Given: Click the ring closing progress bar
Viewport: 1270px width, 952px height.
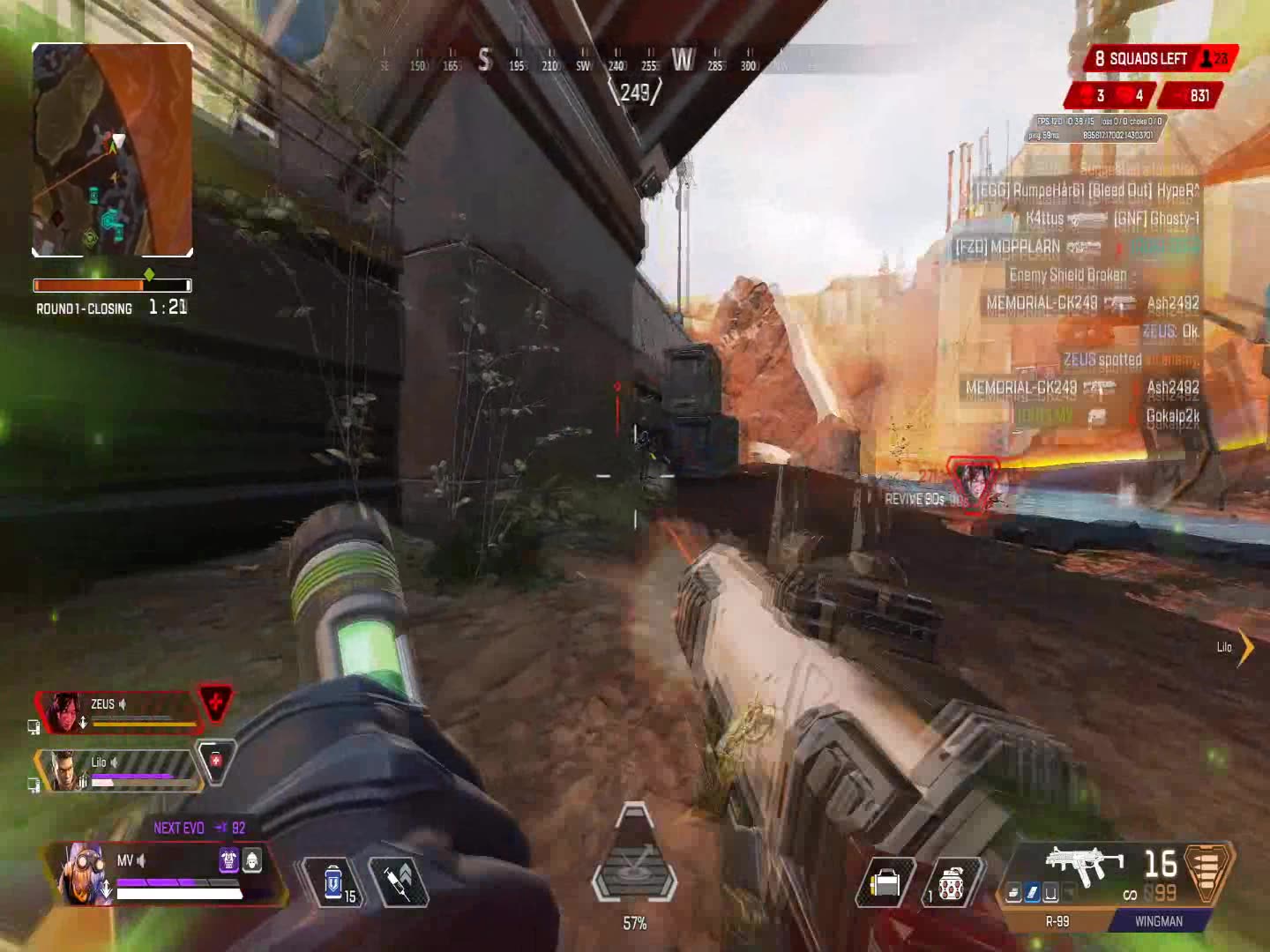Looking at the screenshot, I should pyautogui.click(x=113, y=284).
